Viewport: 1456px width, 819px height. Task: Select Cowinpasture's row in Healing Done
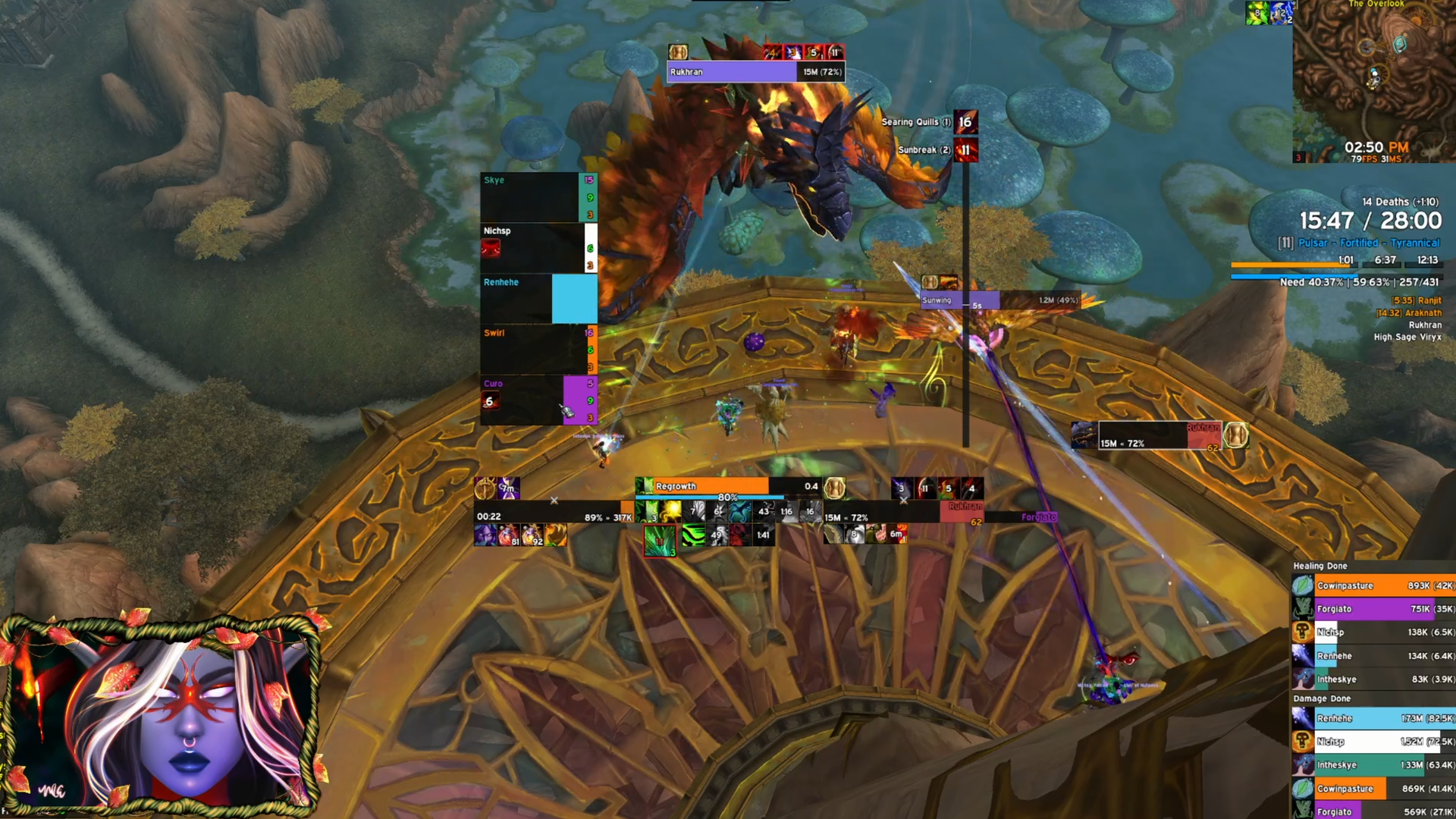pyautogui.click(x=1373, y=585)
